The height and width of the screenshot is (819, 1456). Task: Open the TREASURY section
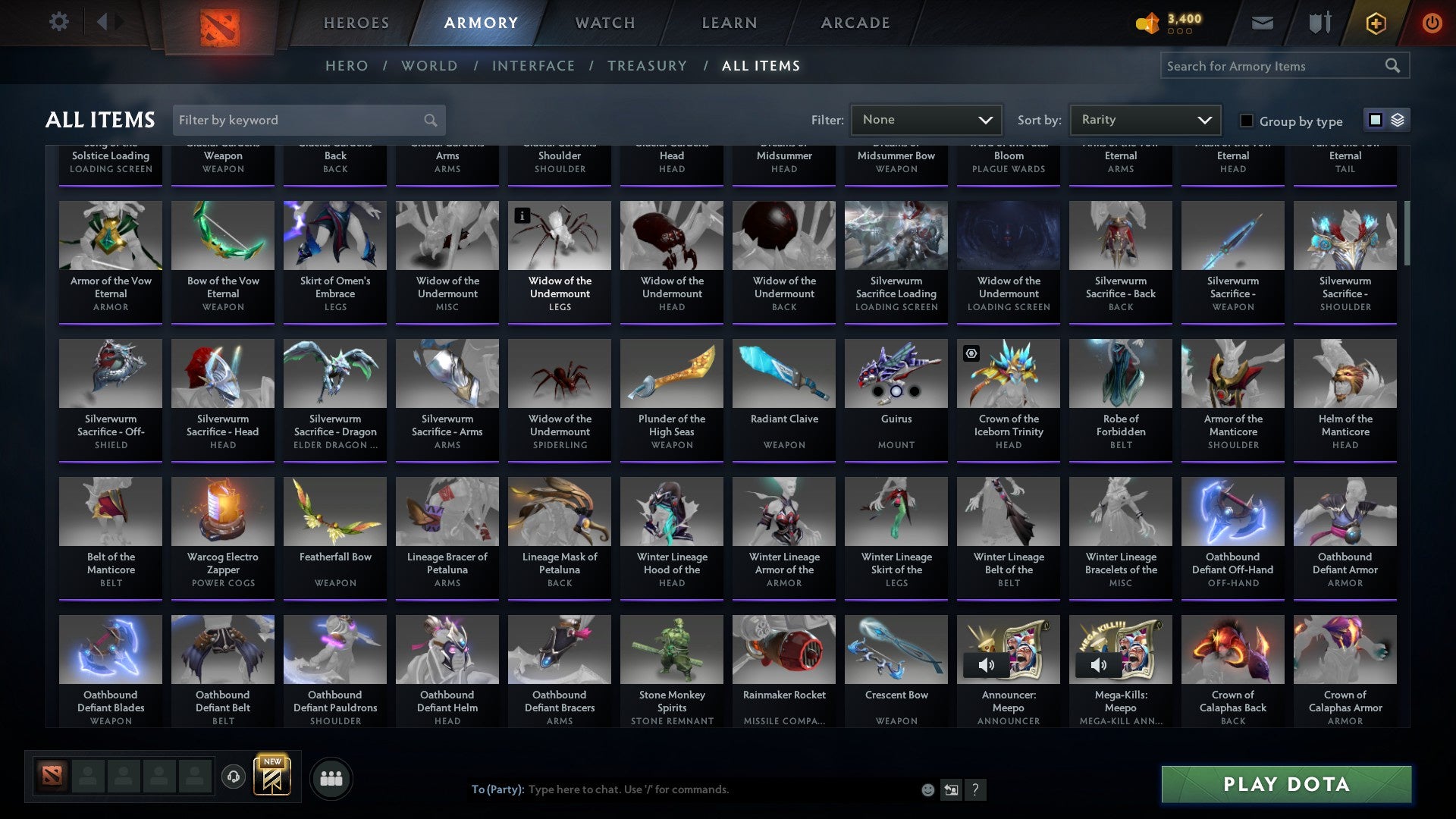tap(647, 66)
